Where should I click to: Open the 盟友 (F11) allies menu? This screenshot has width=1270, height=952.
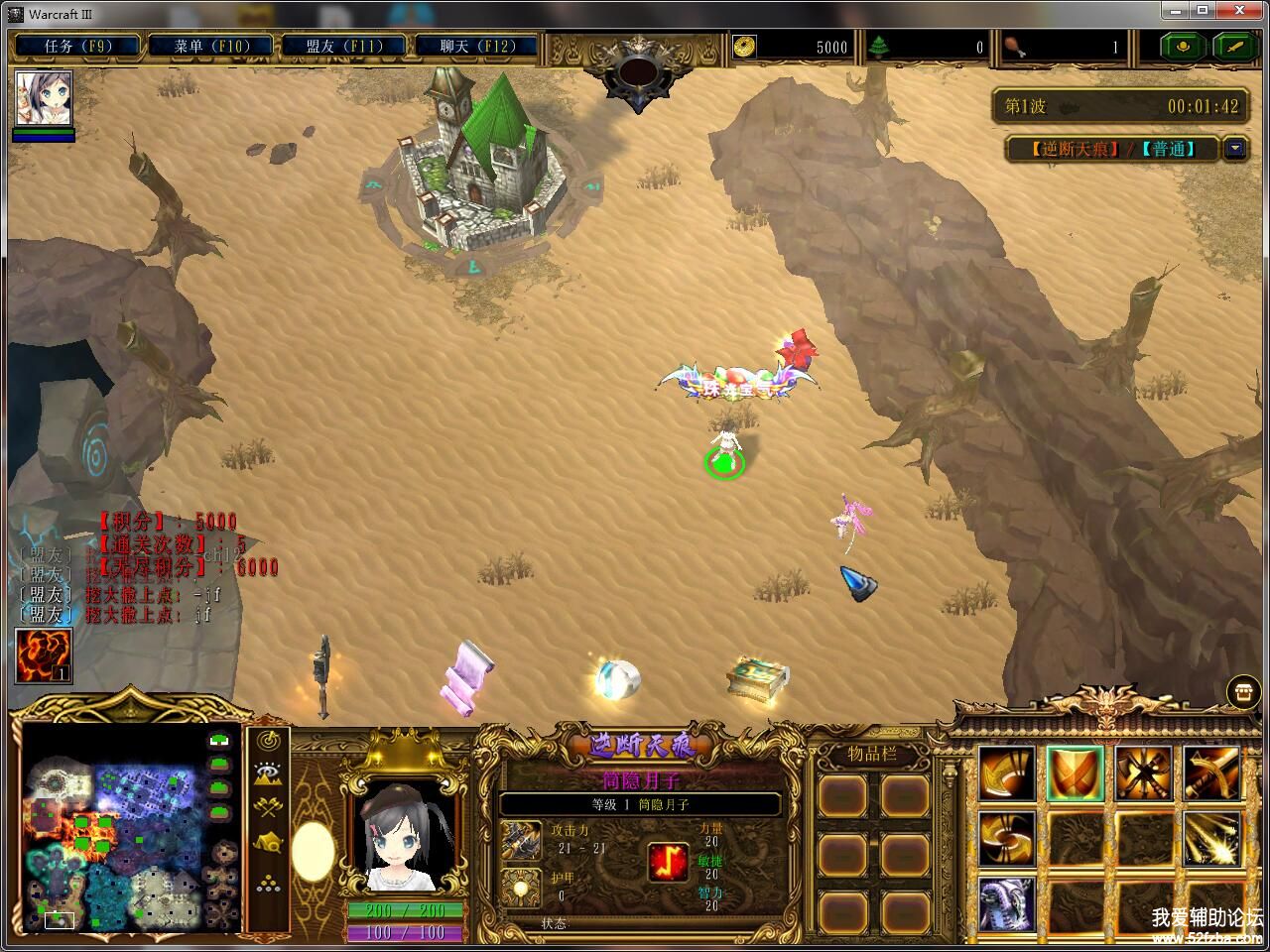click(343, 46)
